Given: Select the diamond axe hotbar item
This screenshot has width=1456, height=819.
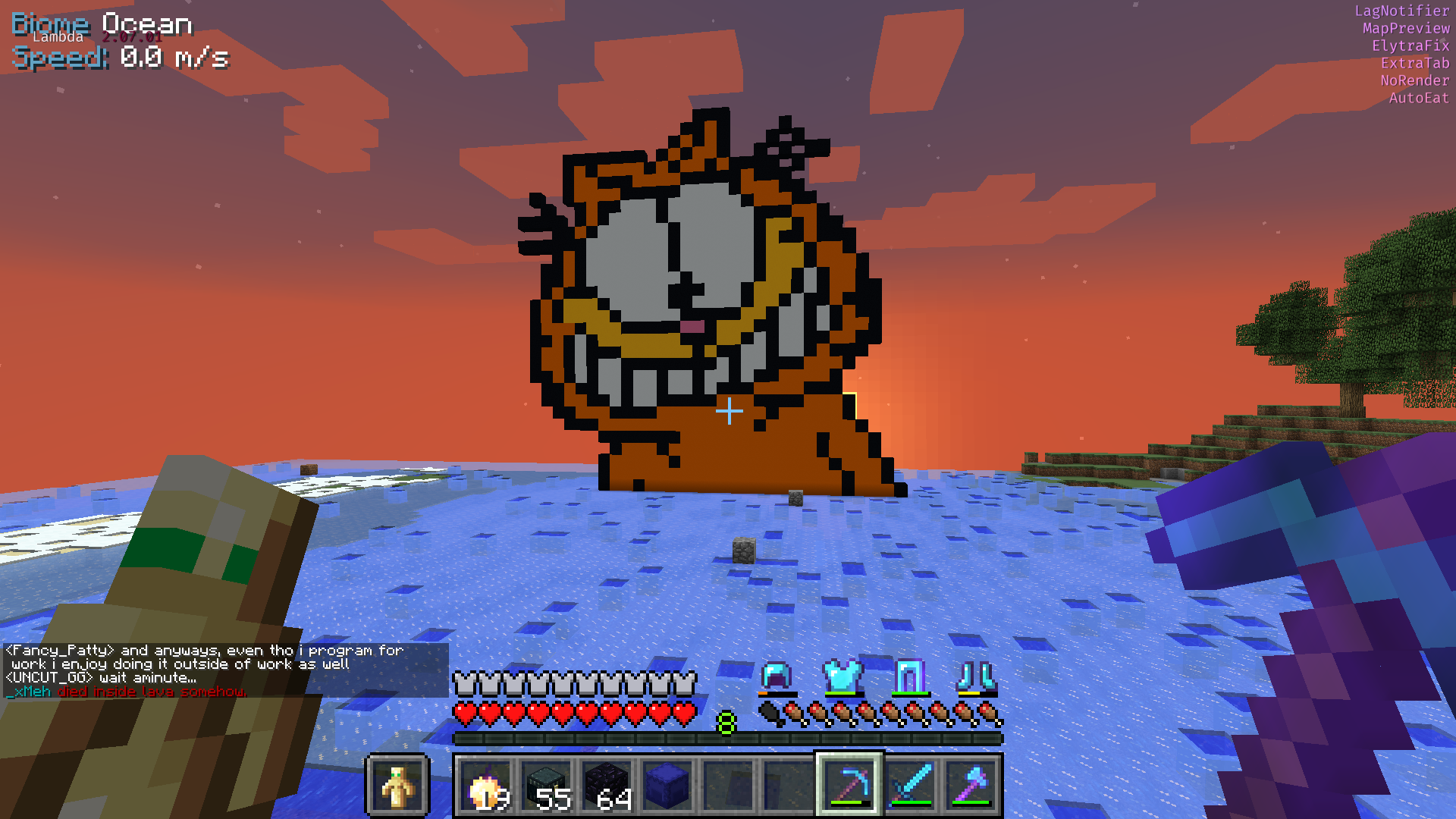Looking at the screenshot, I should (973, 787).
